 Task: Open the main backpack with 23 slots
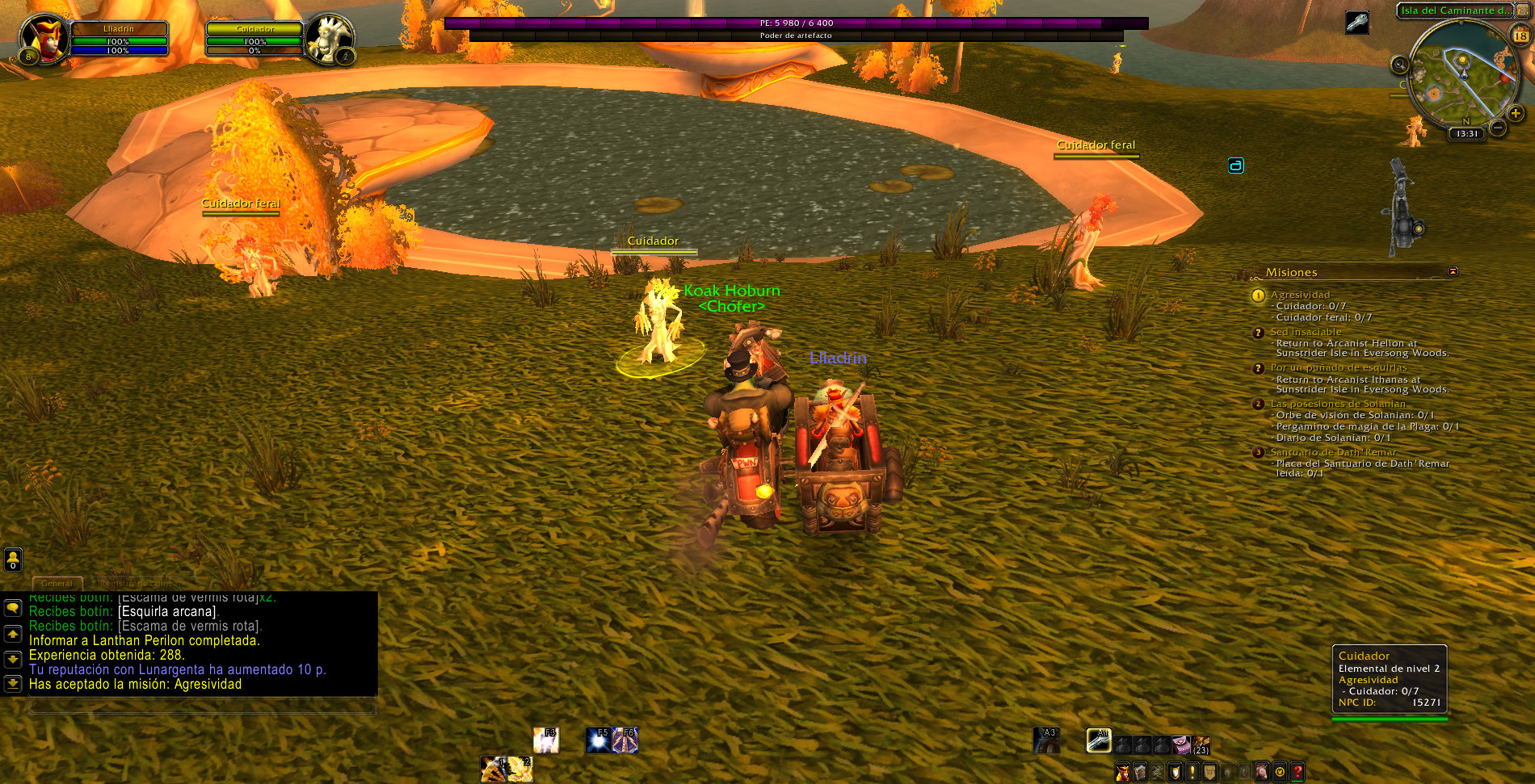(1201, 744)
